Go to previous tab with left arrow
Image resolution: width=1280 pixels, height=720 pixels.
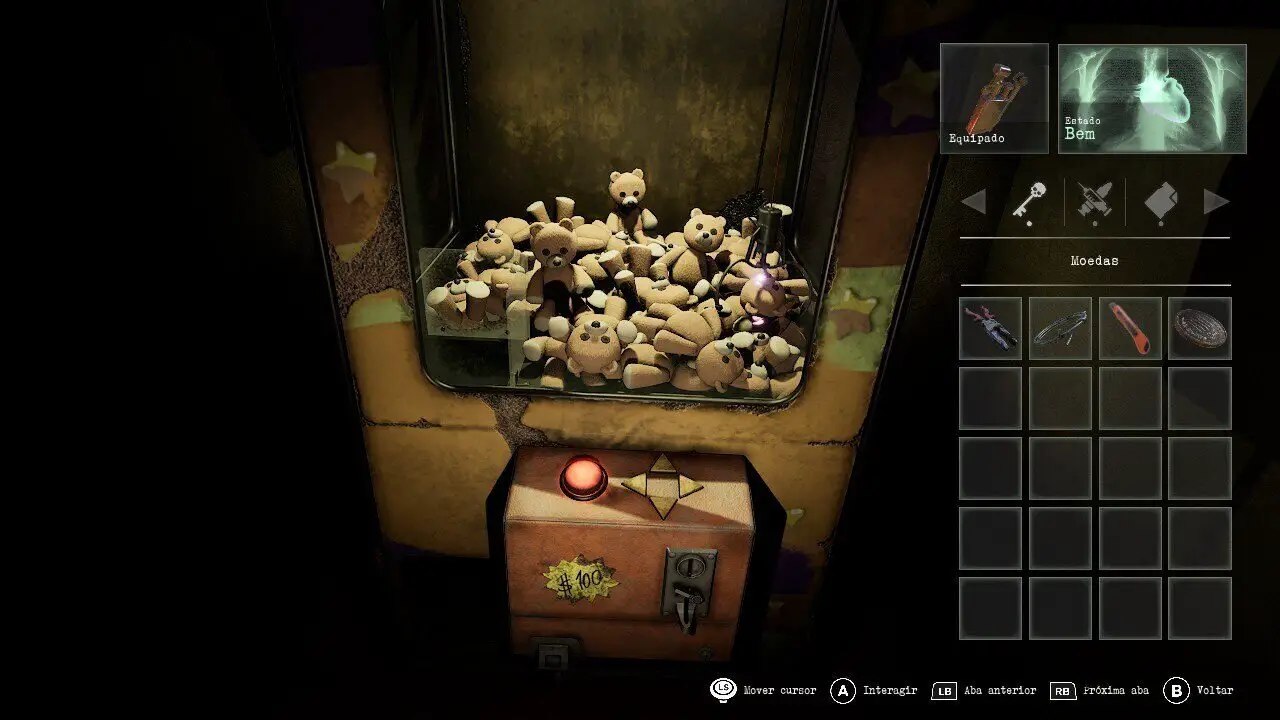[x=974, y=202]
